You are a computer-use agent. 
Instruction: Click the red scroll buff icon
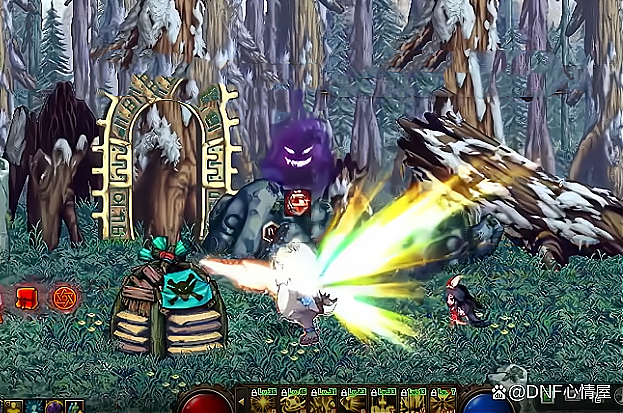point(27,297)
